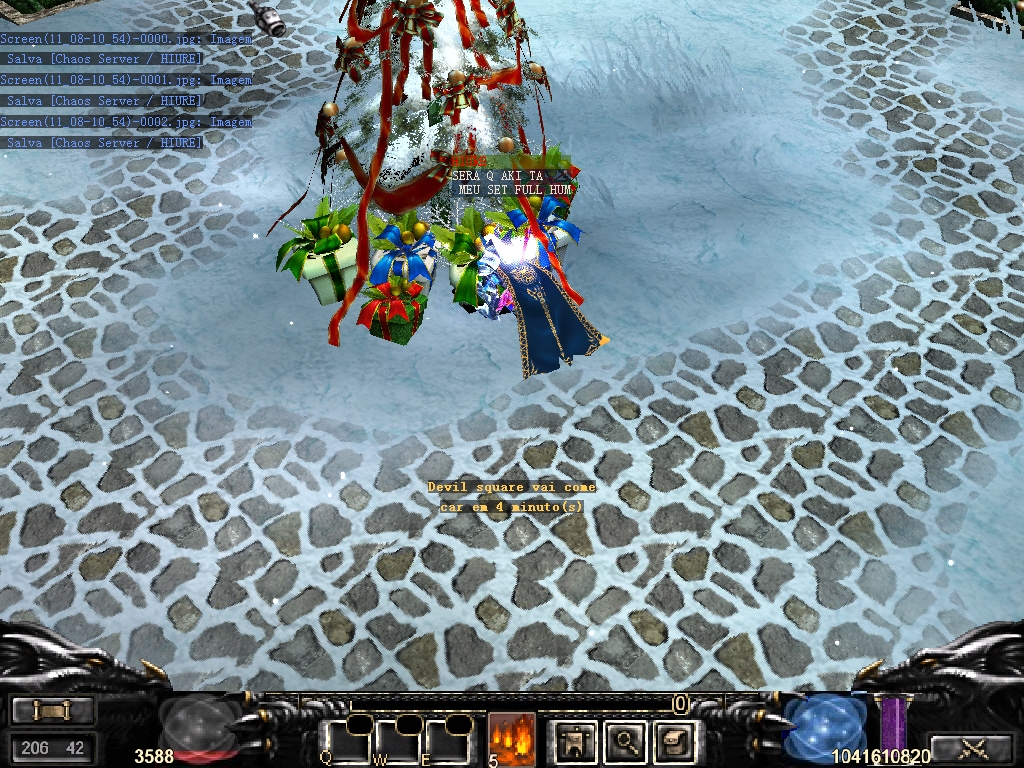The image size is (1024, 768).
Task: Select the fire skill icon
Action: [x=511, y=738]
